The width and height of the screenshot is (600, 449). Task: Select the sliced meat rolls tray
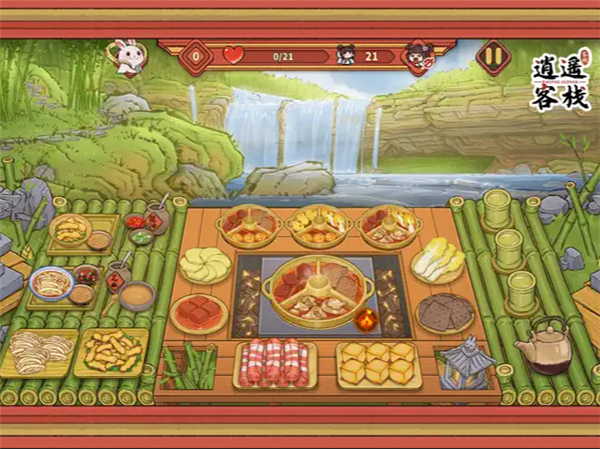tap(274, 362)
